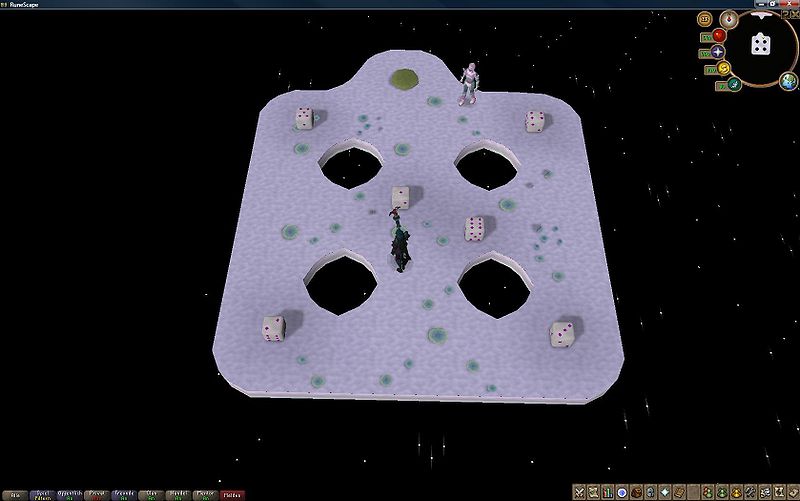
Task: Activate the prayer orb
Action: (718, 52)
